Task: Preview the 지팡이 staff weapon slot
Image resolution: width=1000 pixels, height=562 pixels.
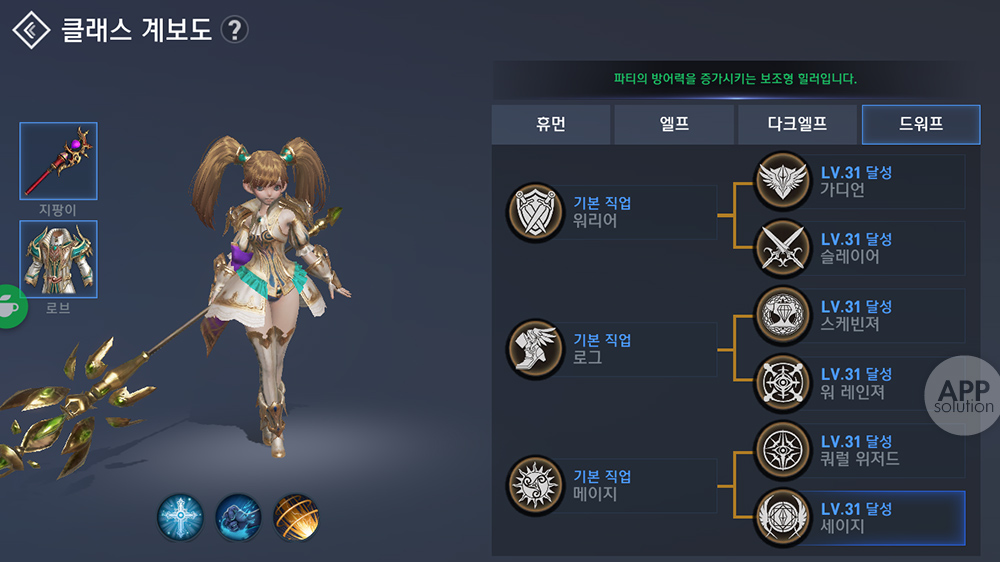Action: pyautogui.click(x=59, y=161)
